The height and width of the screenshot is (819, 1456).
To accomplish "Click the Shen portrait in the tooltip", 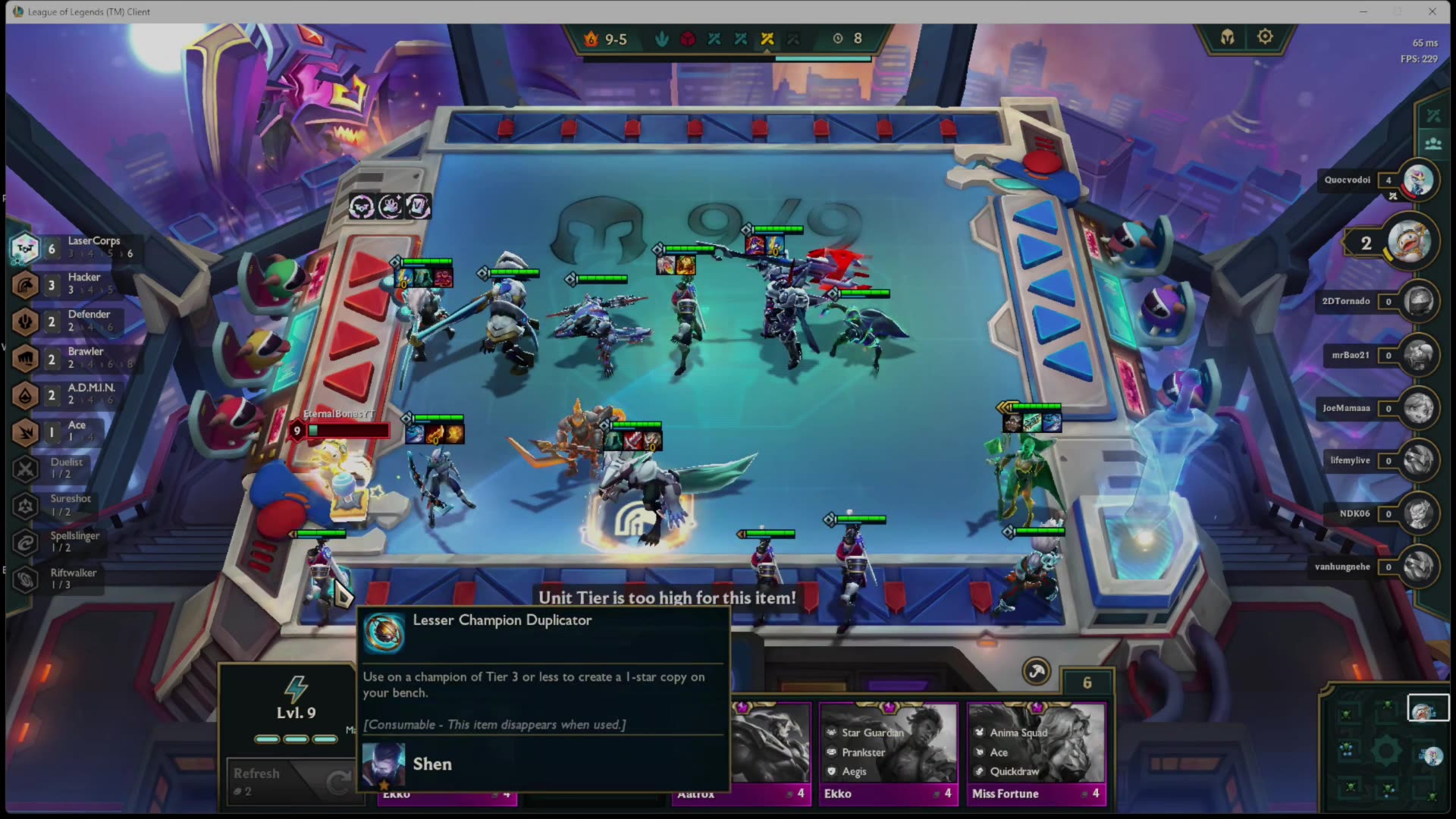I will tap(384, 764).
